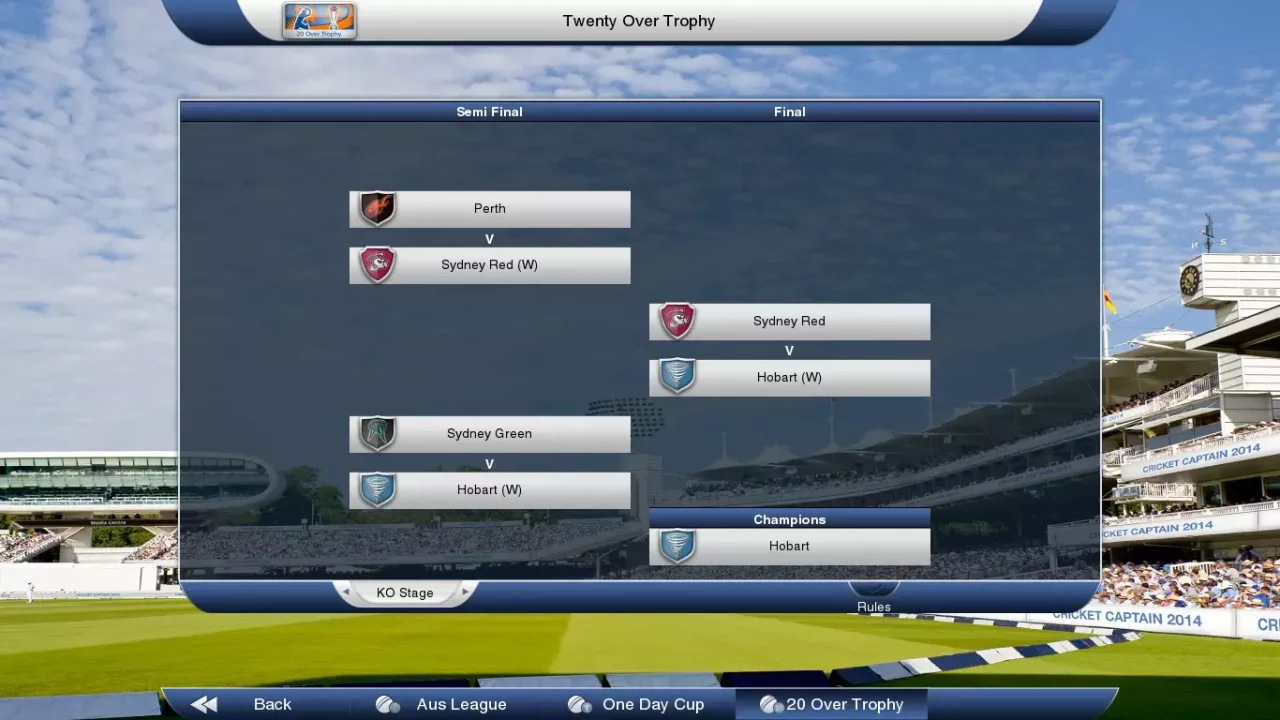Select the 20 Over Trophy tab
The height and width of the screenshot is (720, 1280).
832,704
